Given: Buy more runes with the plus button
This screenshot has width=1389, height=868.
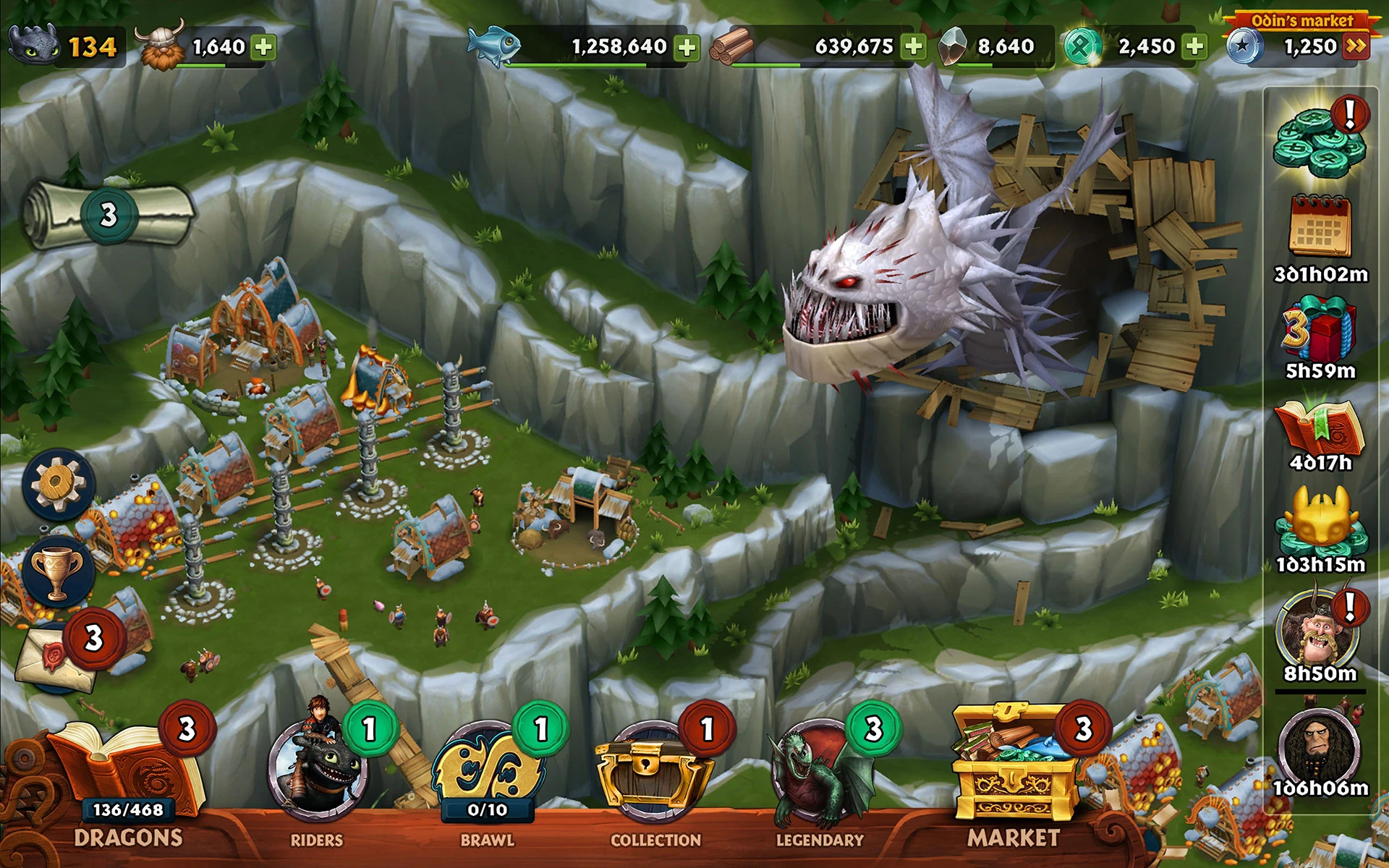Looking at the screenshot, I should click(1195, 47).
